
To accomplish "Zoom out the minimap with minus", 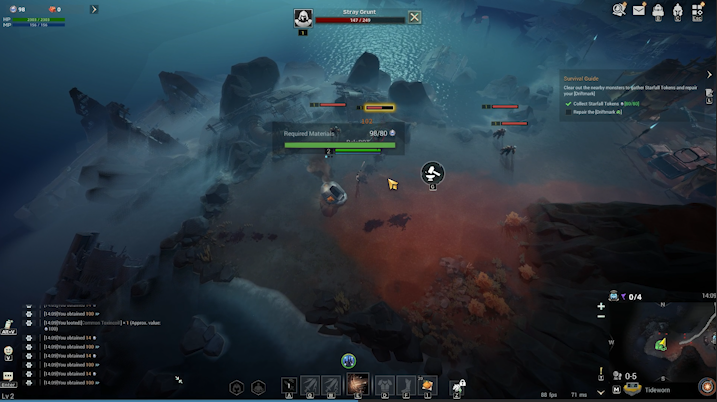I will click(x=601, y=317).
